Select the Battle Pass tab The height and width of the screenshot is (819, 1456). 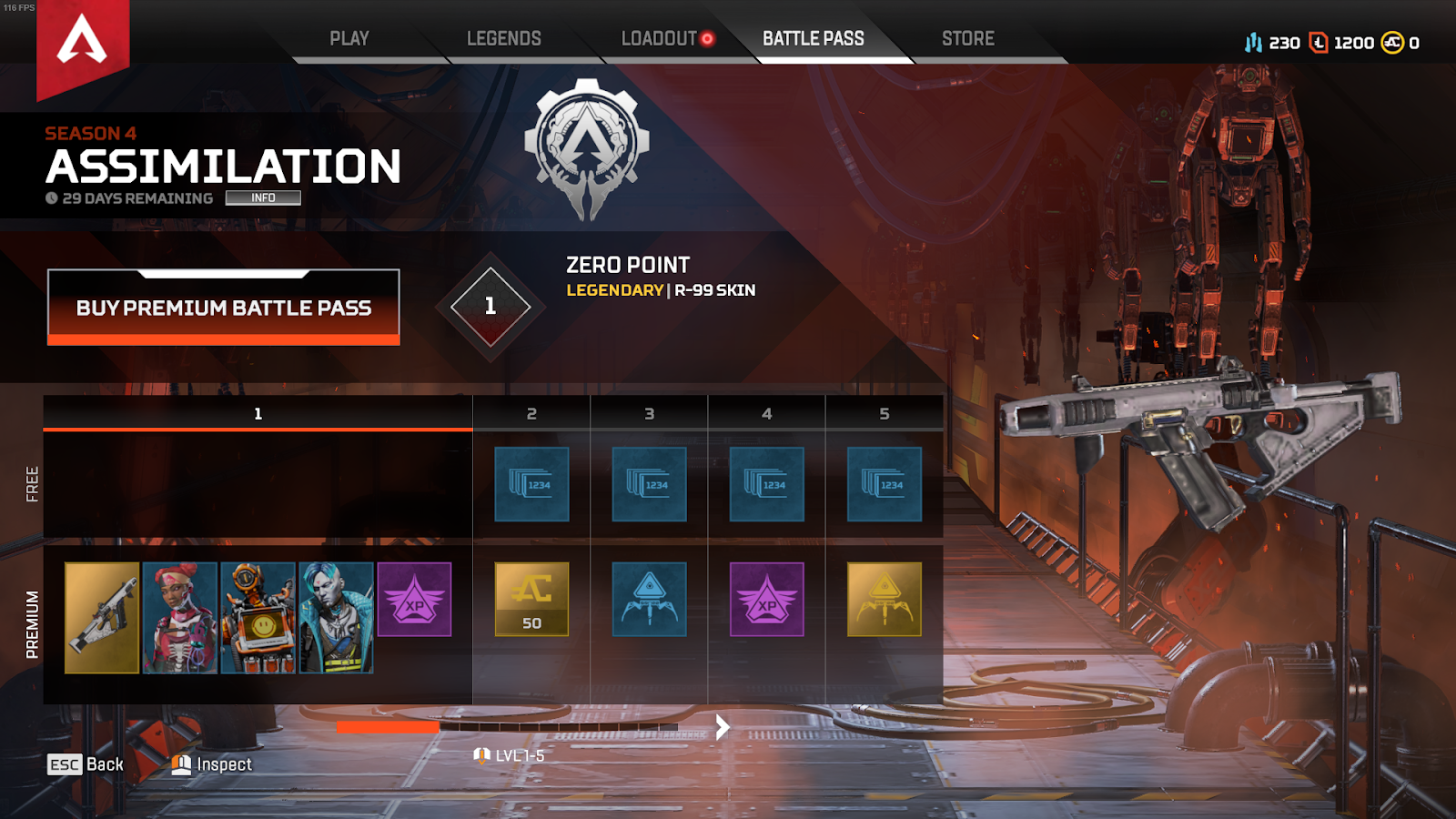pos(813,39)
